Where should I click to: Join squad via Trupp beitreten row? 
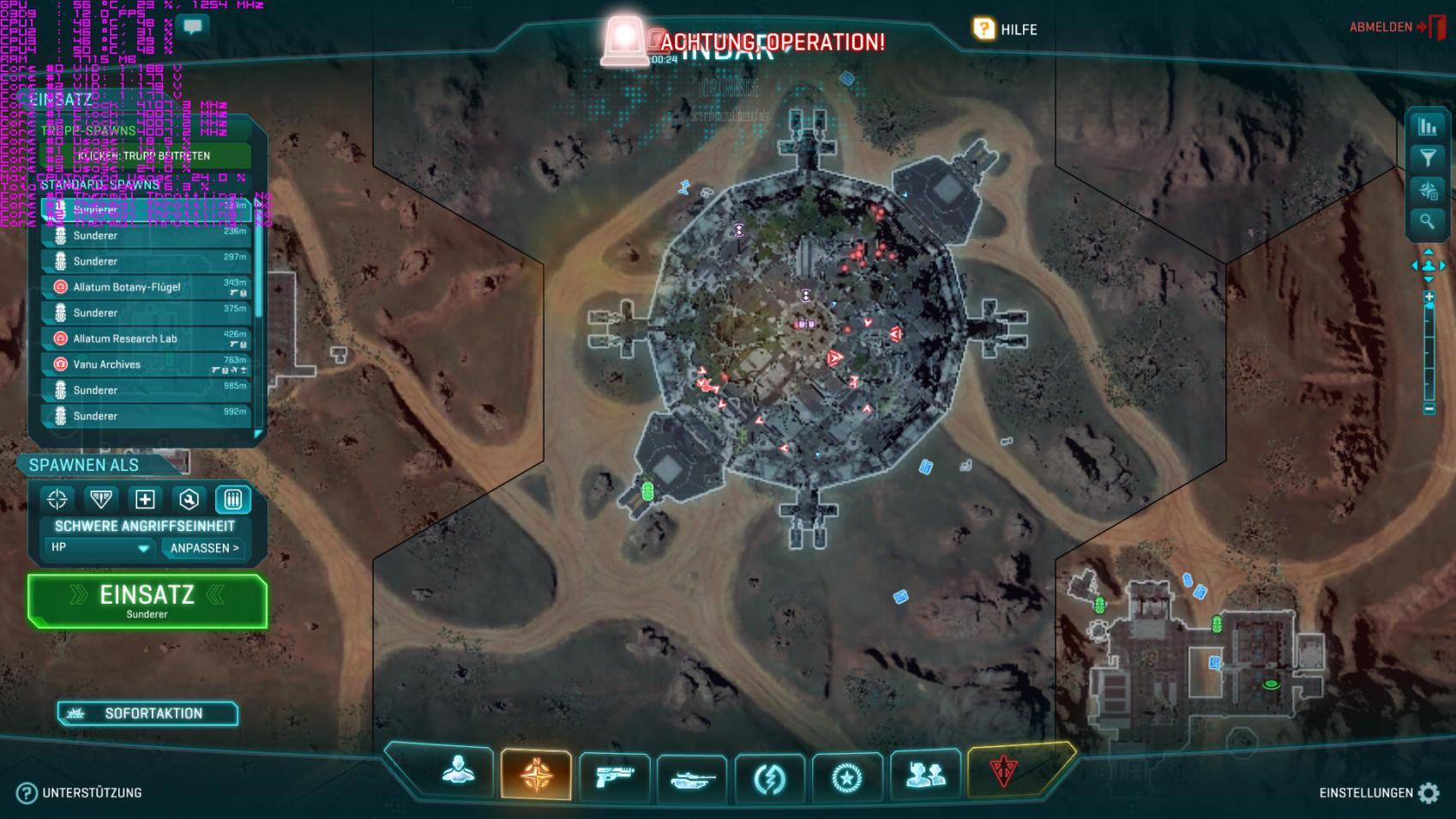pos(146,156)
